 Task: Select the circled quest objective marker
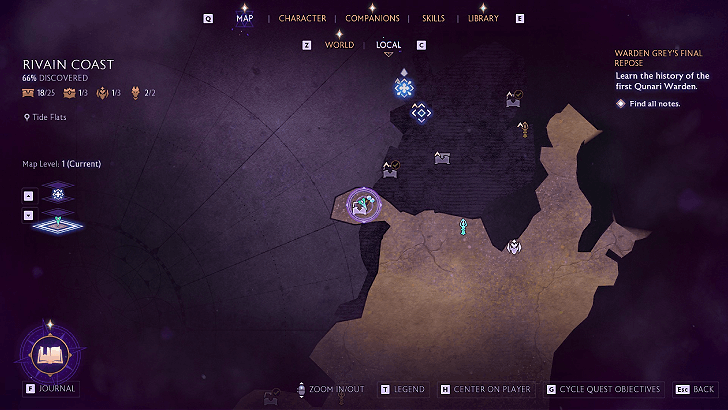pos(362,205)
